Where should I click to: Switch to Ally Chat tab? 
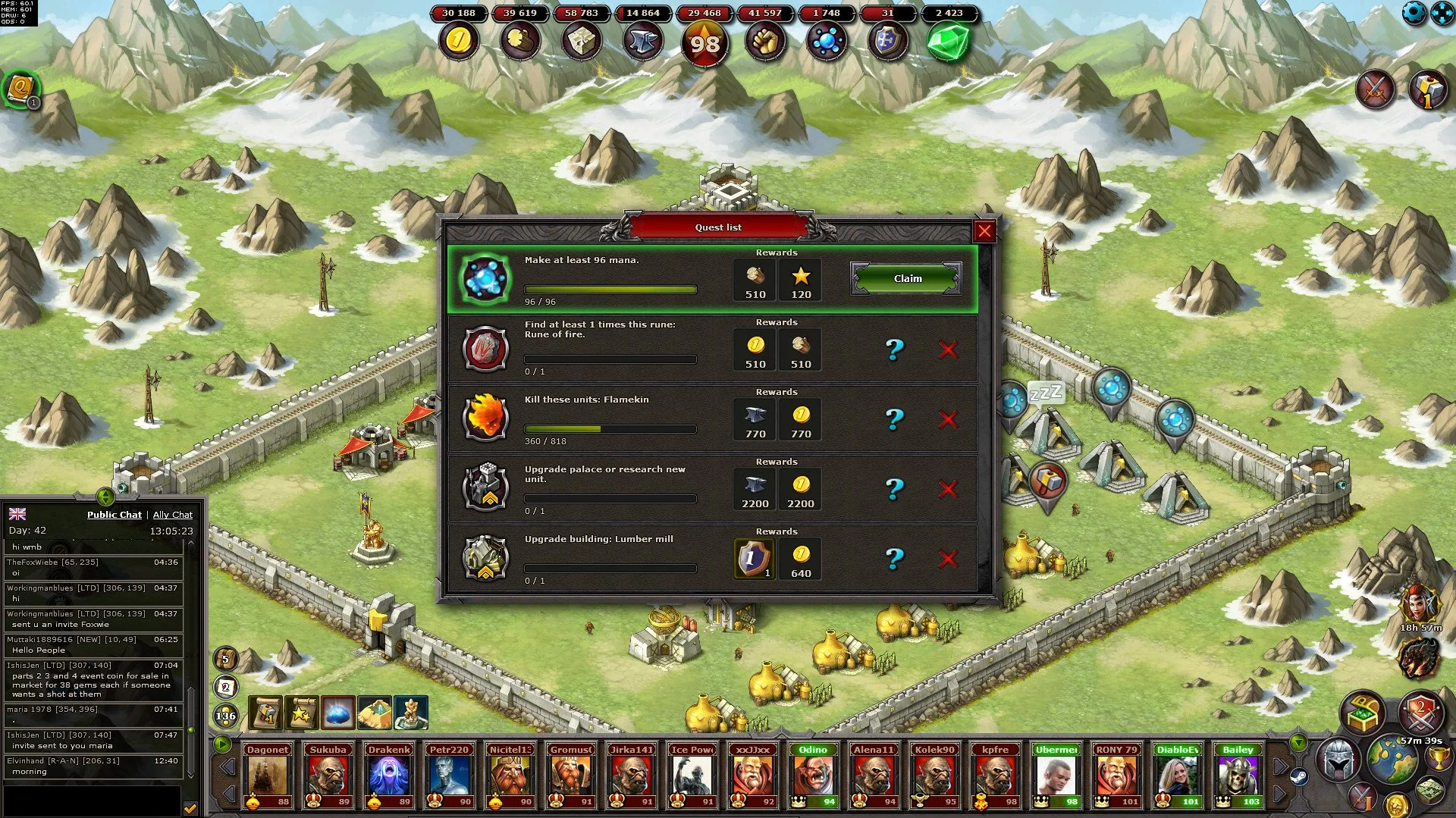click(172, 514)
